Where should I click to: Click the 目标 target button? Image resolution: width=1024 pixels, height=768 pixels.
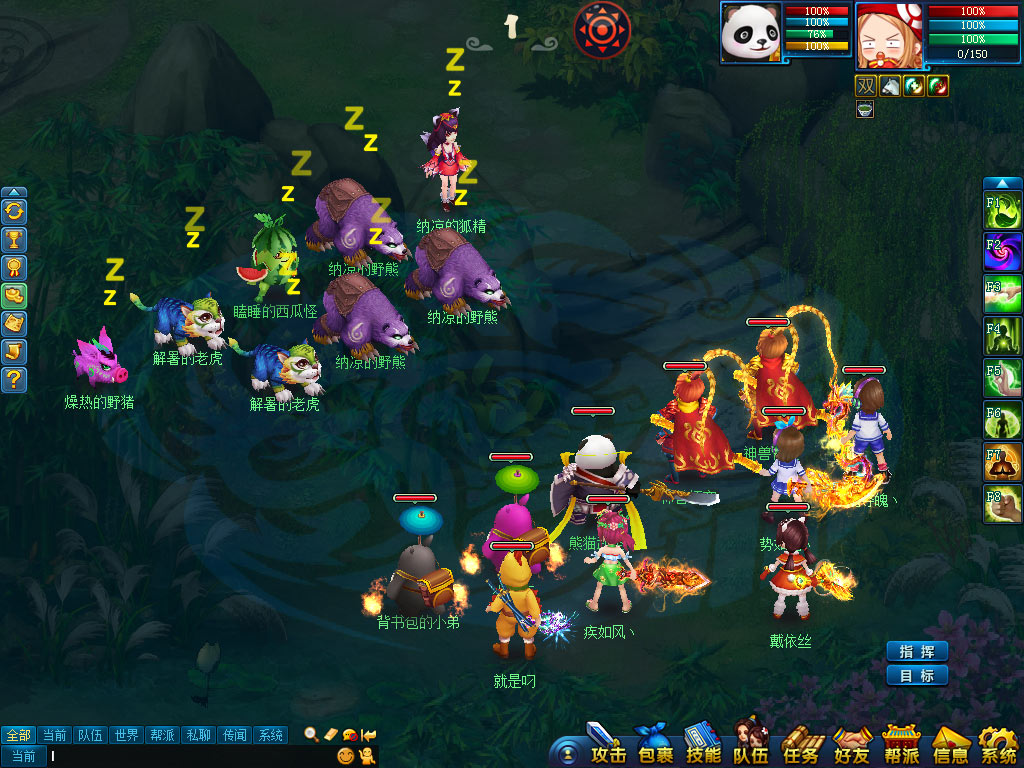tap(916, 675)
